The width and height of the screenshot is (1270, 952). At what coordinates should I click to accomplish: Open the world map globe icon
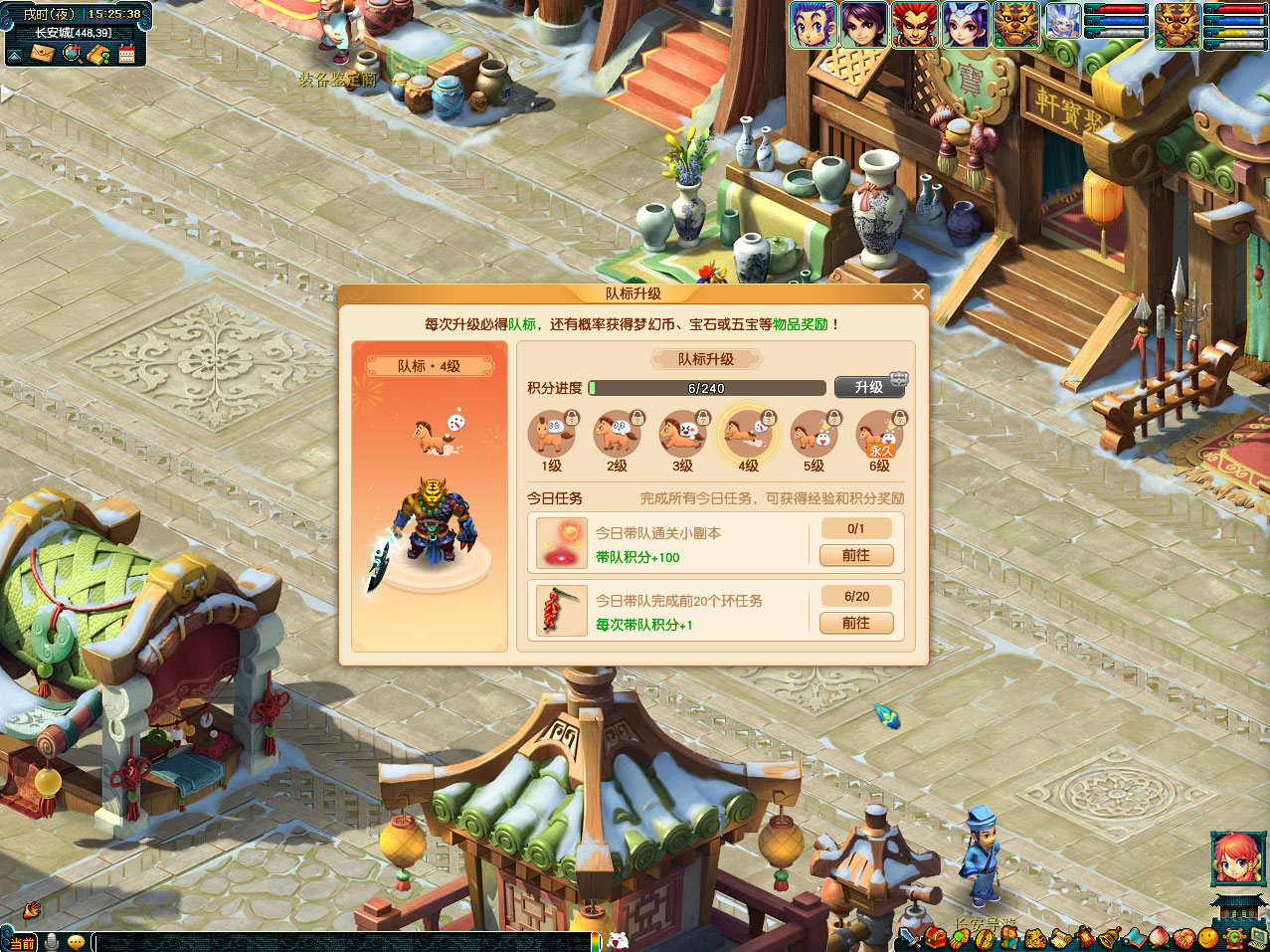[72, 54]
